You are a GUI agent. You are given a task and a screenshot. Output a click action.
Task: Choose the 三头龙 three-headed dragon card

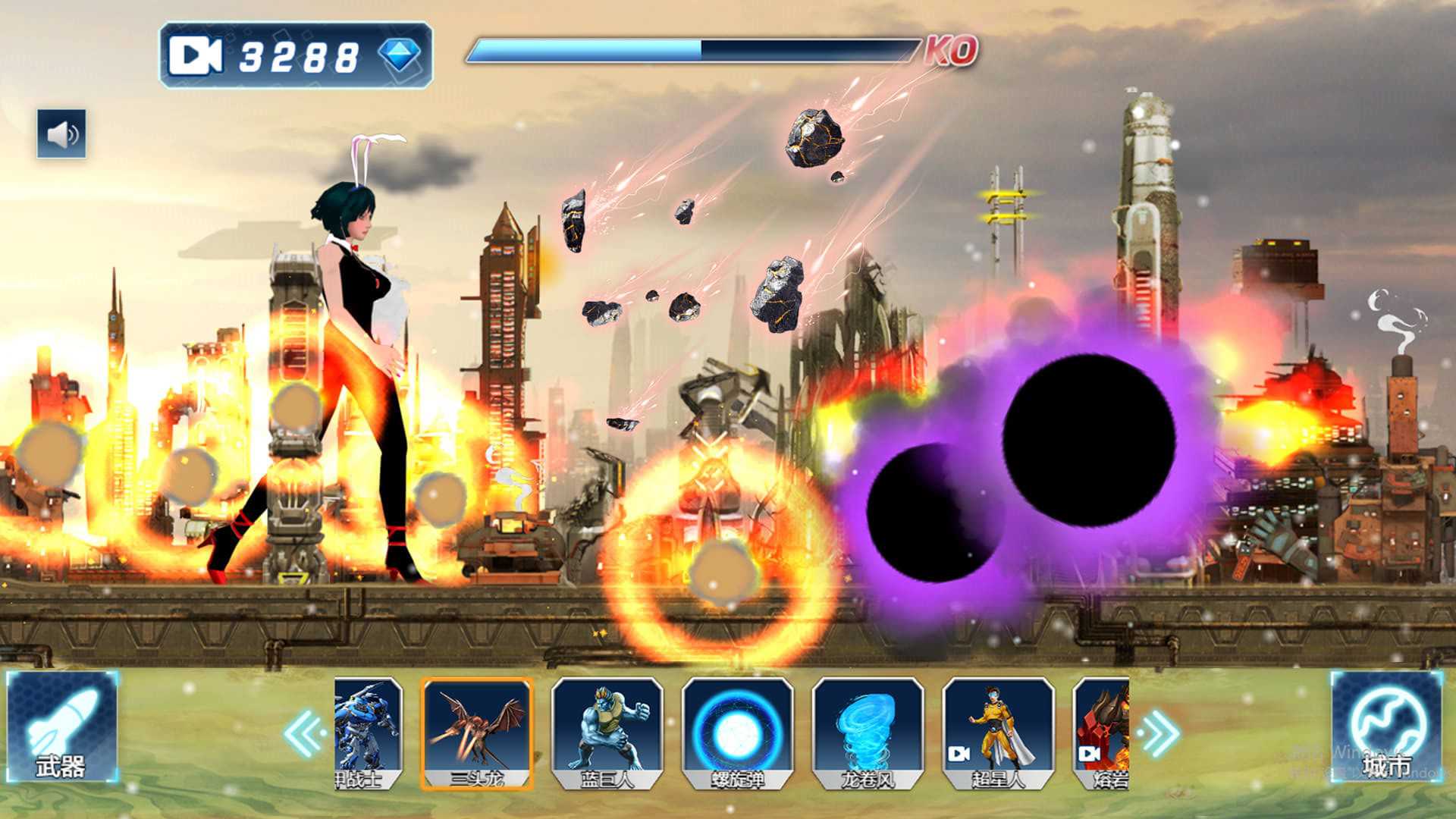point(477,733)
